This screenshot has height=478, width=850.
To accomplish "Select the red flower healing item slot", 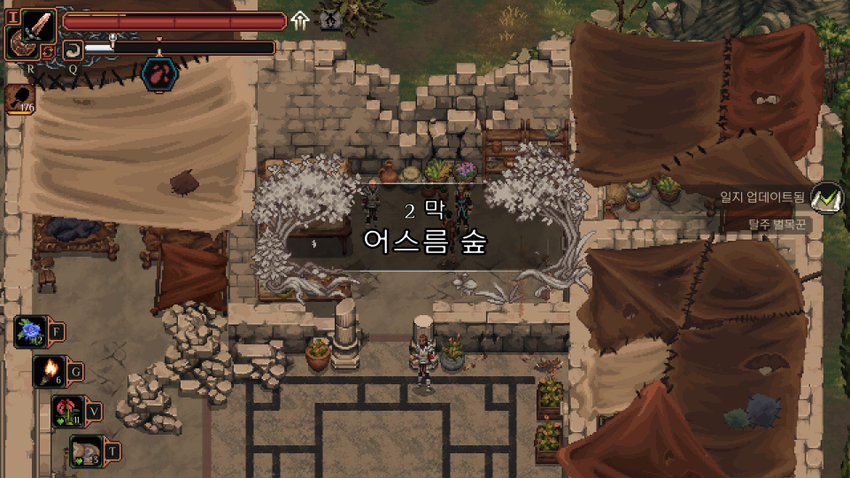I will point(69,410).
